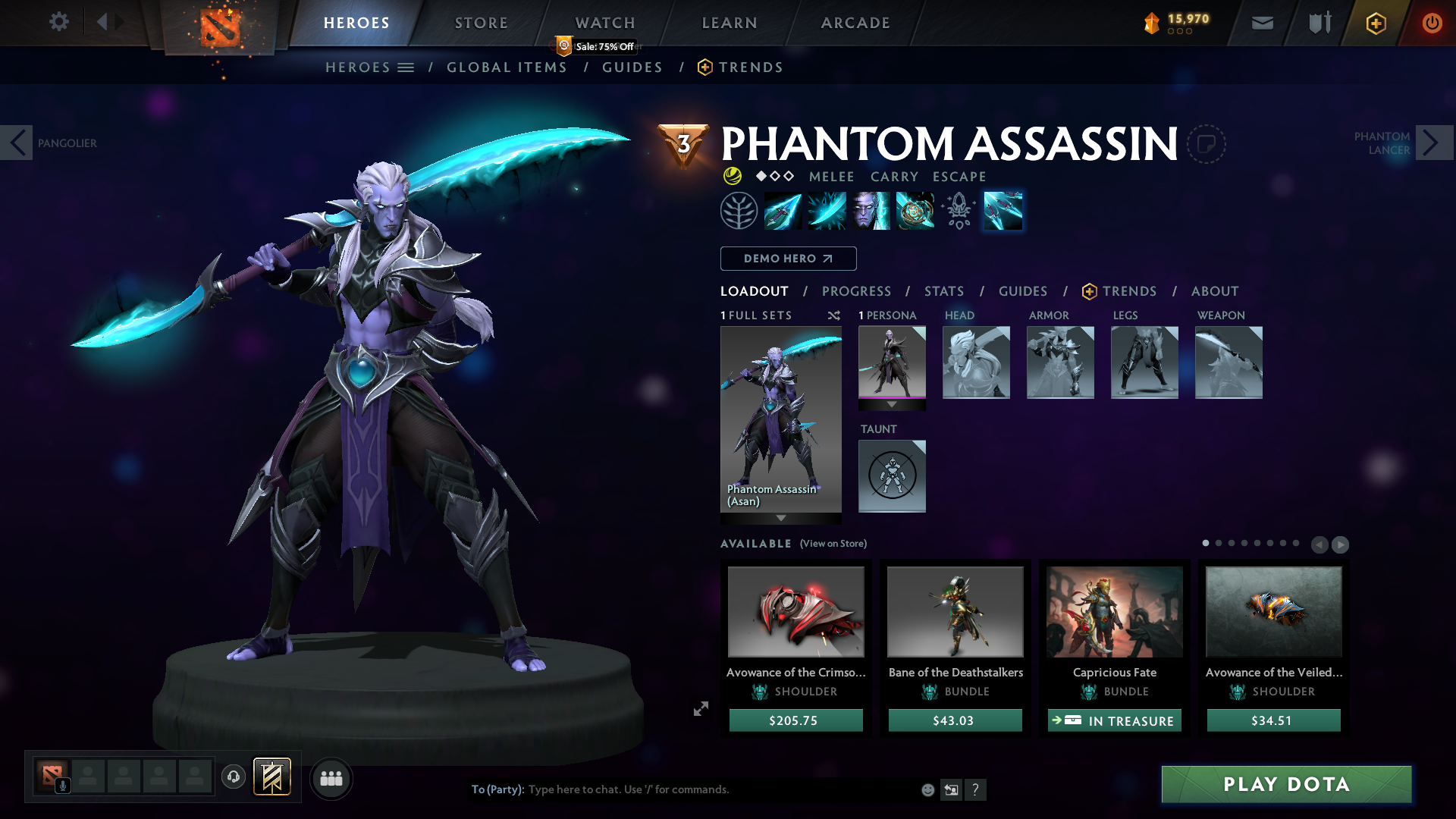Screen dimensions: 1456x819
Task: Toggle the equipped weapon item slot
Action: tap(1228, 362)
